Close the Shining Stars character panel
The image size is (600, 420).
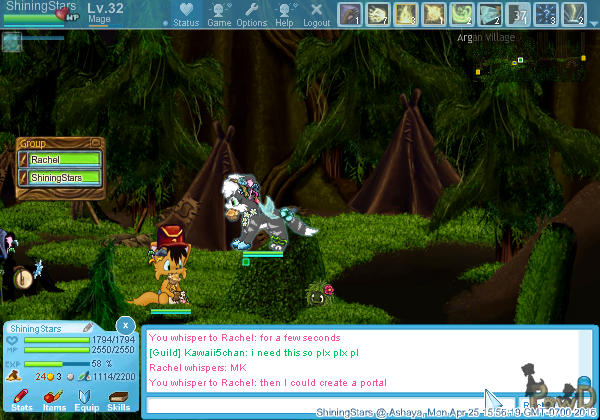tap(124, 325)
